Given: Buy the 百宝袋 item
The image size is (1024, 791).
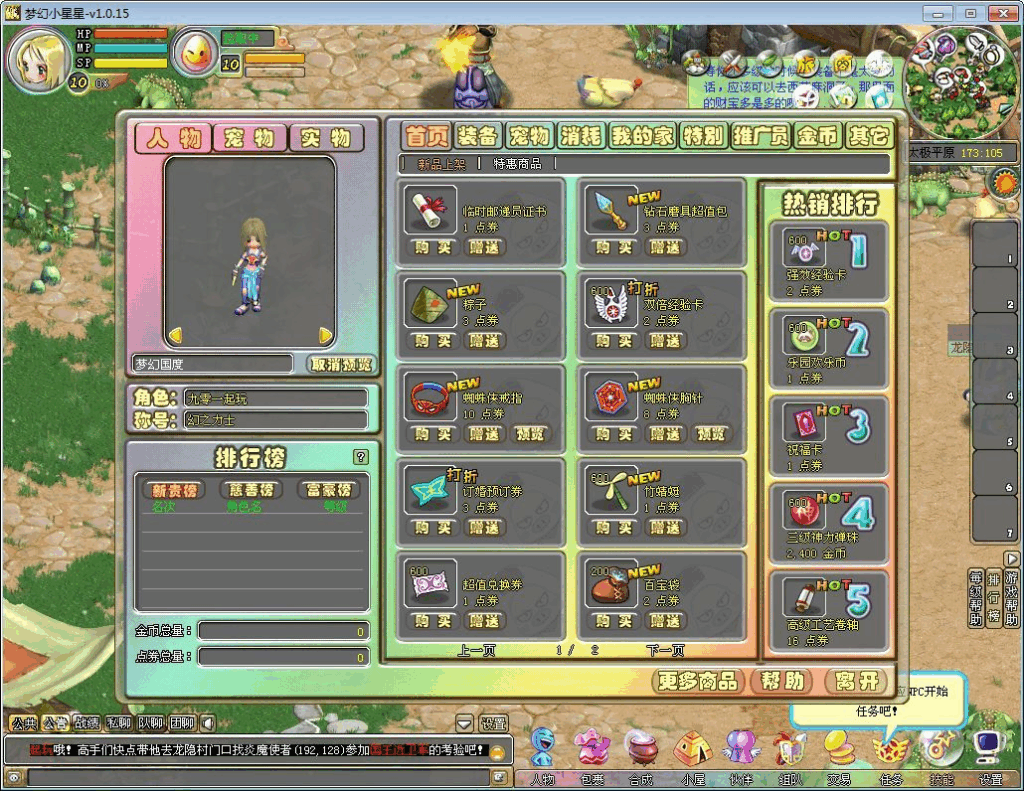Looking at the screenshot, I should click(x=613, y=621).
